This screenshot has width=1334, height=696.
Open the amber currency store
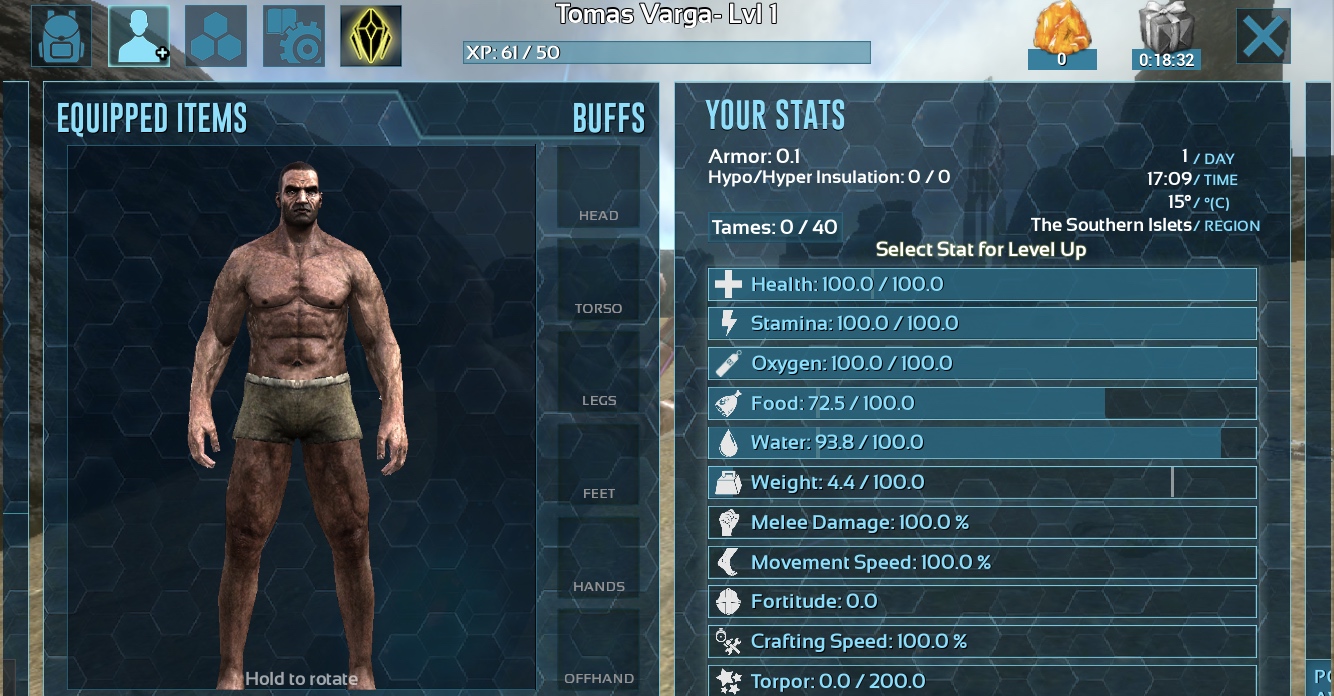[x=1062, y=36]
